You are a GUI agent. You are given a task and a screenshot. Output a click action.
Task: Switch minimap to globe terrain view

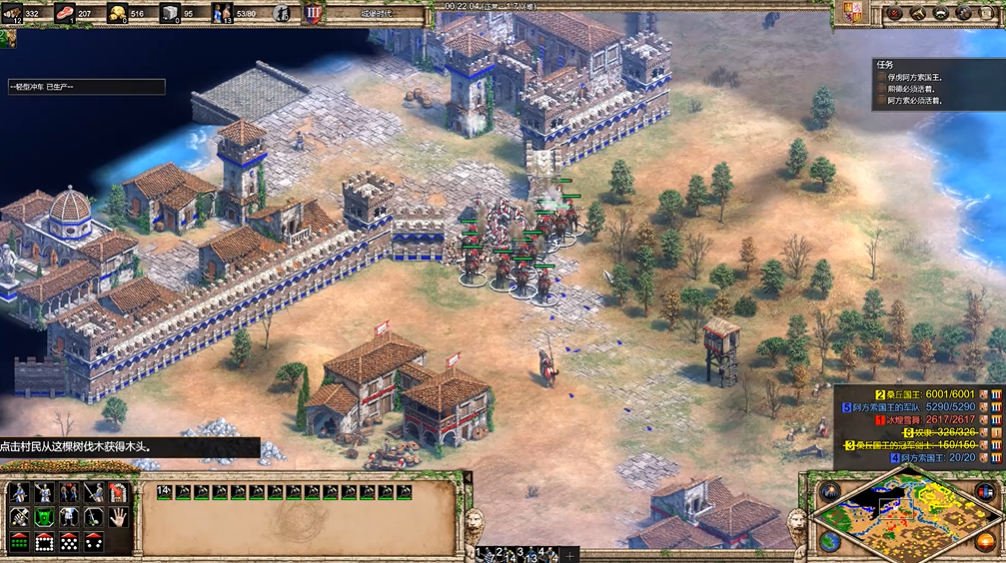tap(829, 541)
